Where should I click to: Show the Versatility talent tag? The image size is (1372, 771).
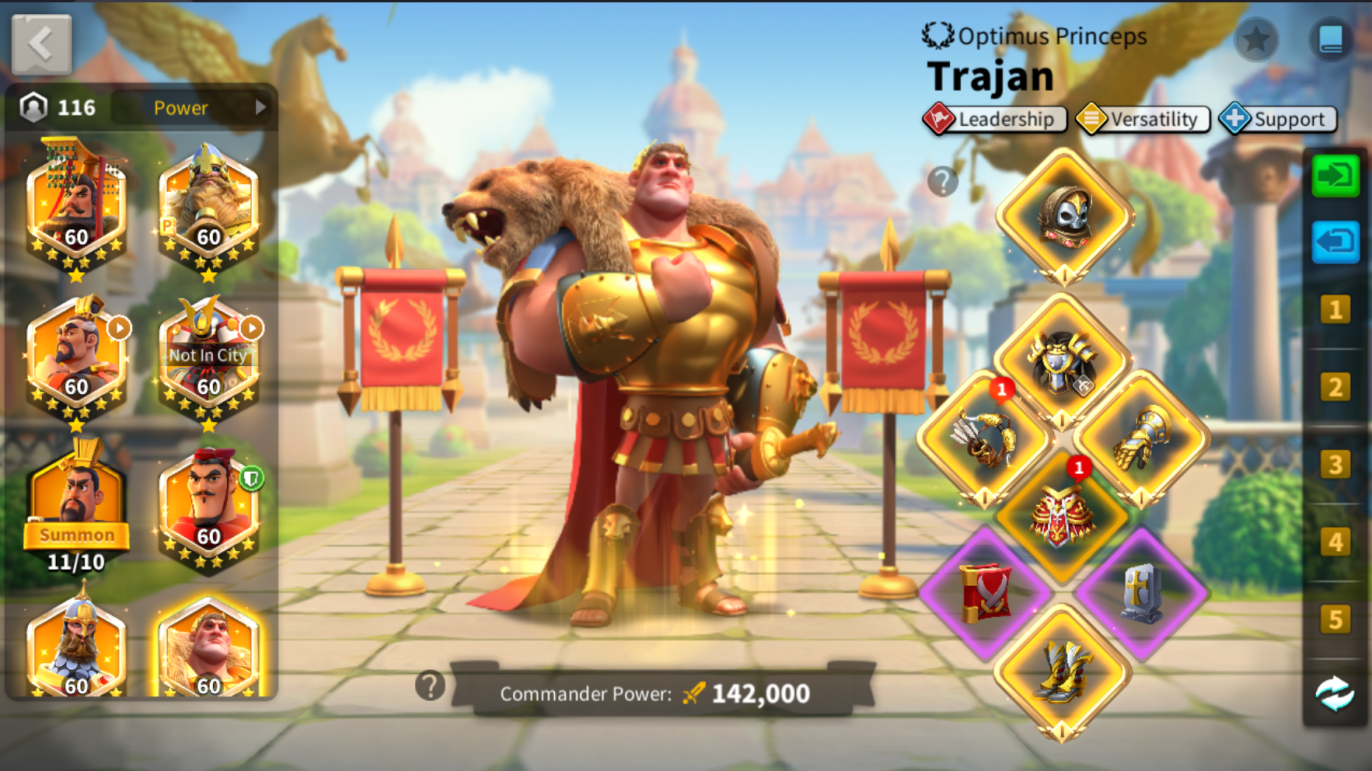1142,119
